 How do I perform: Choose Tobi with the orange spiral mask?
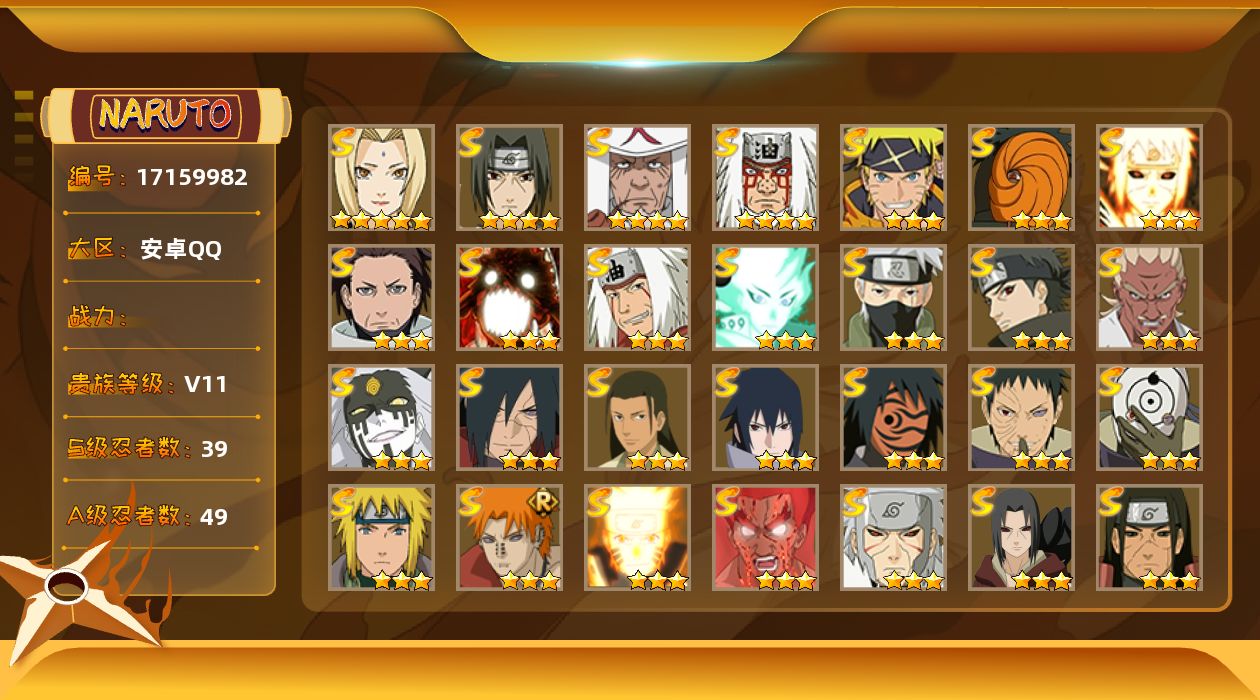(1021, 177)
